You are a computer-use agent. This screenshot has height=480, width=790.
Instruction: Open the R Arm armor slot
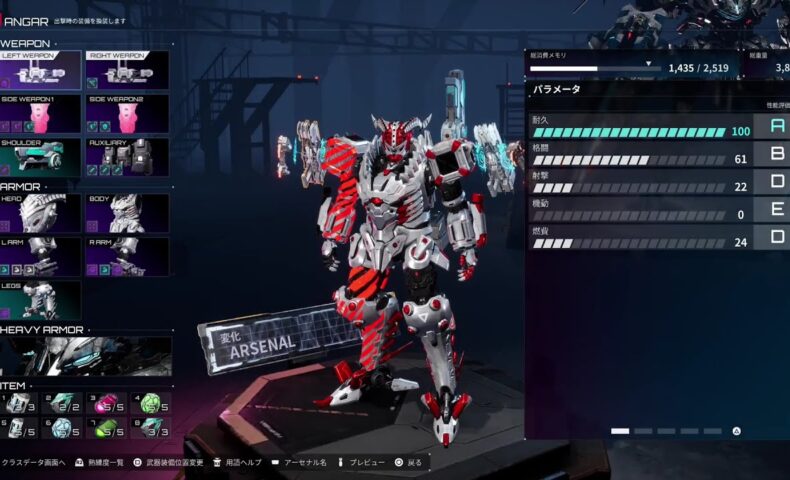(127, 256)
